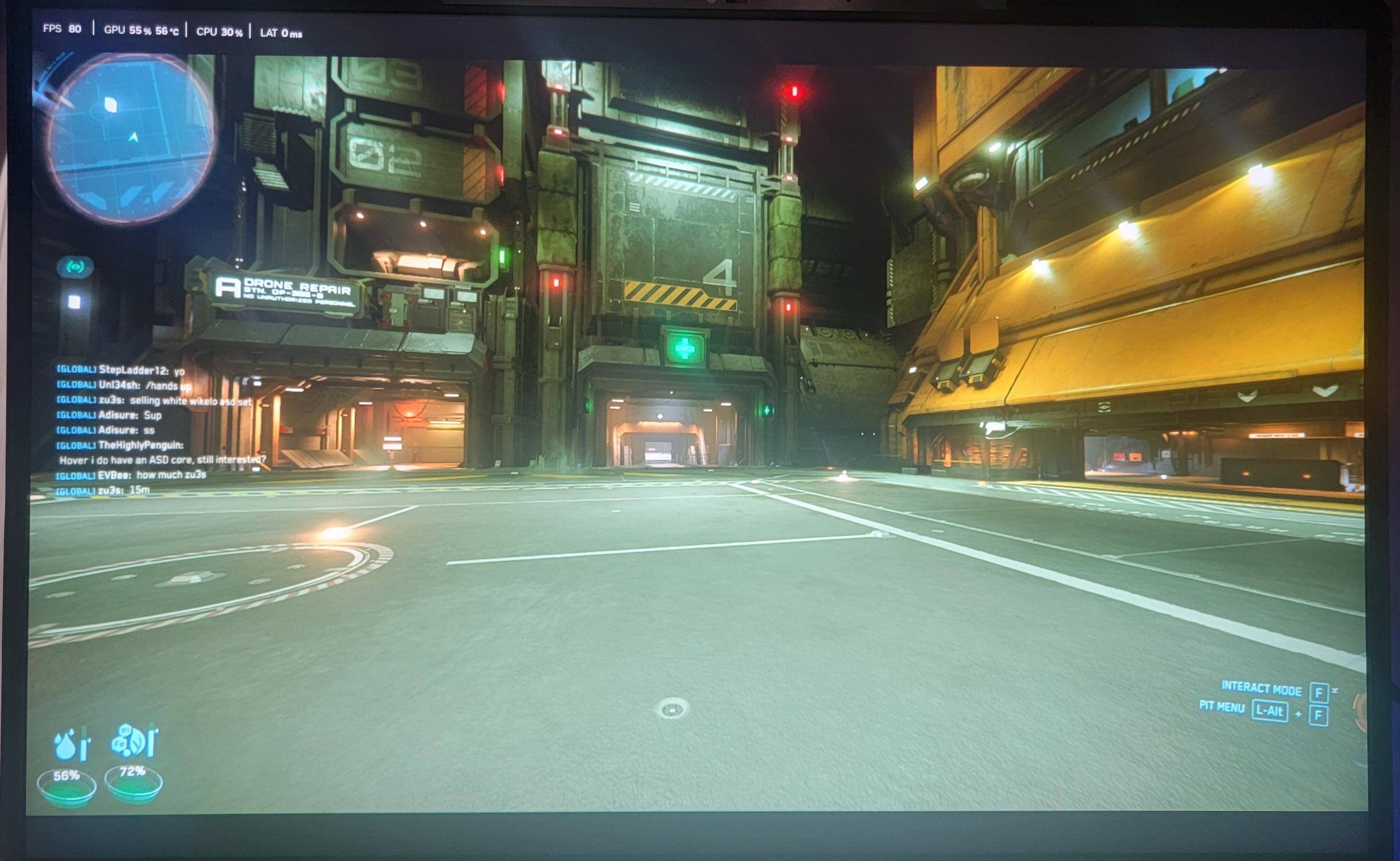The image size is (1400, 861).
Task: Open zu3s's "selling white wikelo" message
Action: point(154,401)
